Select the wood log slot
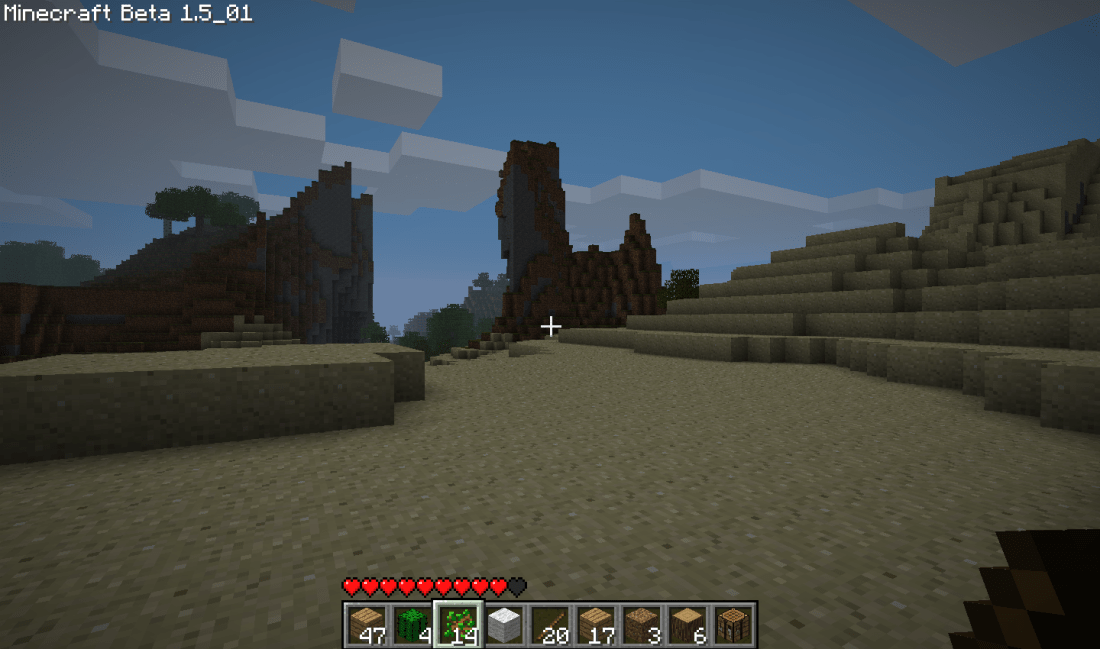The width and height of the screenshot is (1100, 649). (688, 624)
